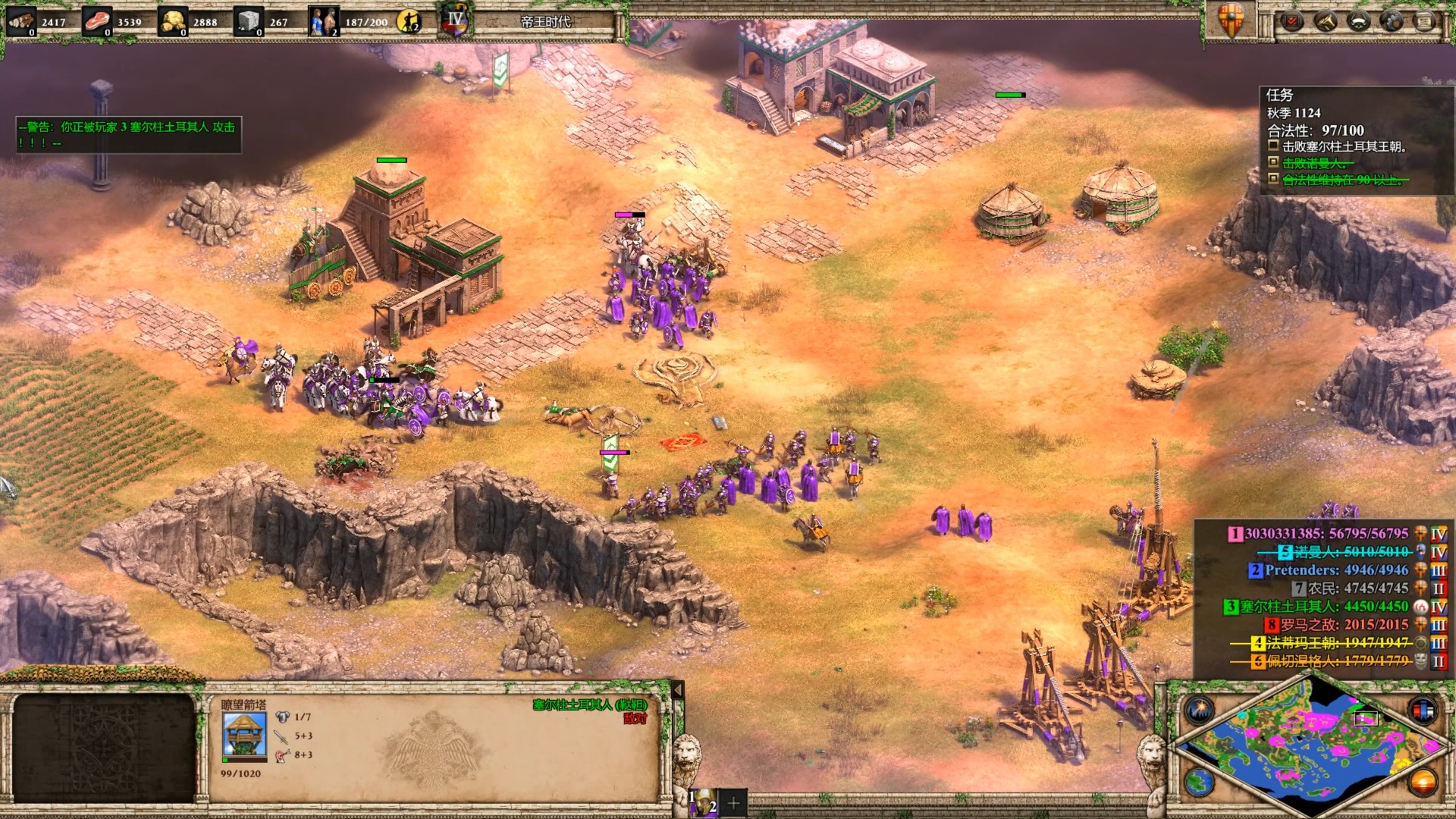The image size is (1456, 819).
Task: Open the tech tree gears button
Action: [x=1392, y=21]
